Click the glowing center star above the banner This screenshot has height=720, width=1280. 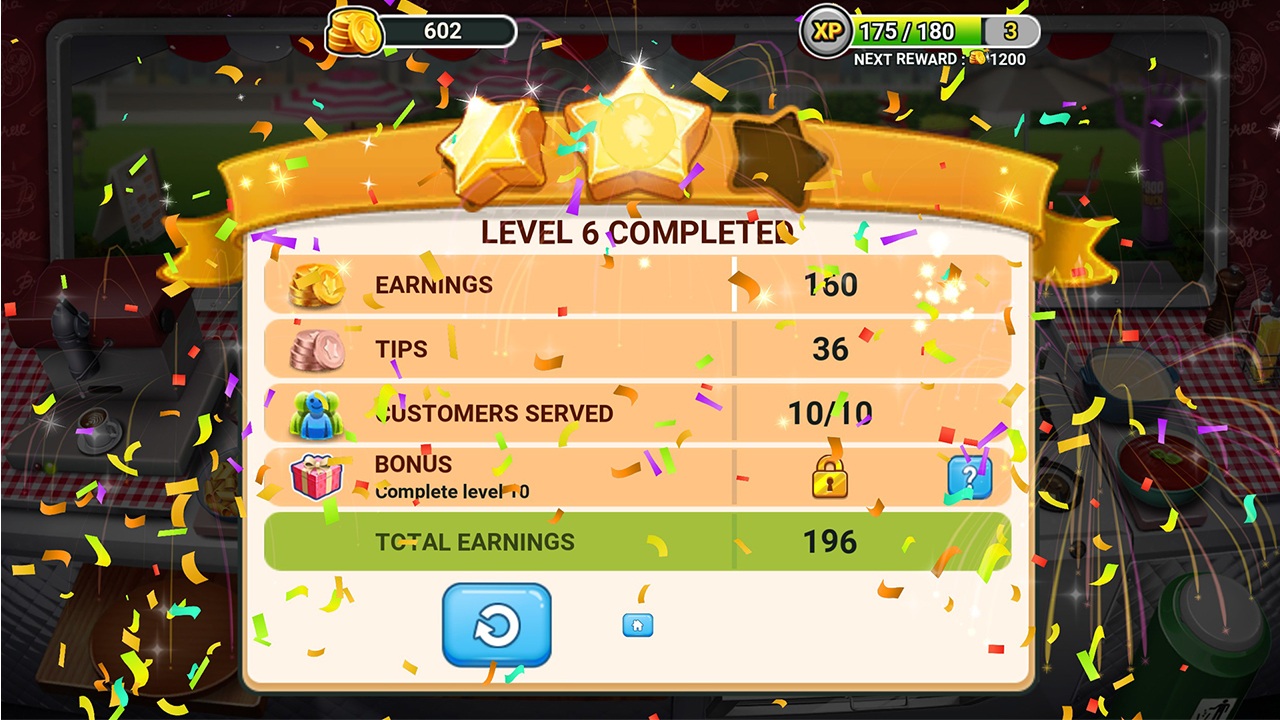(x=640, y=130)
